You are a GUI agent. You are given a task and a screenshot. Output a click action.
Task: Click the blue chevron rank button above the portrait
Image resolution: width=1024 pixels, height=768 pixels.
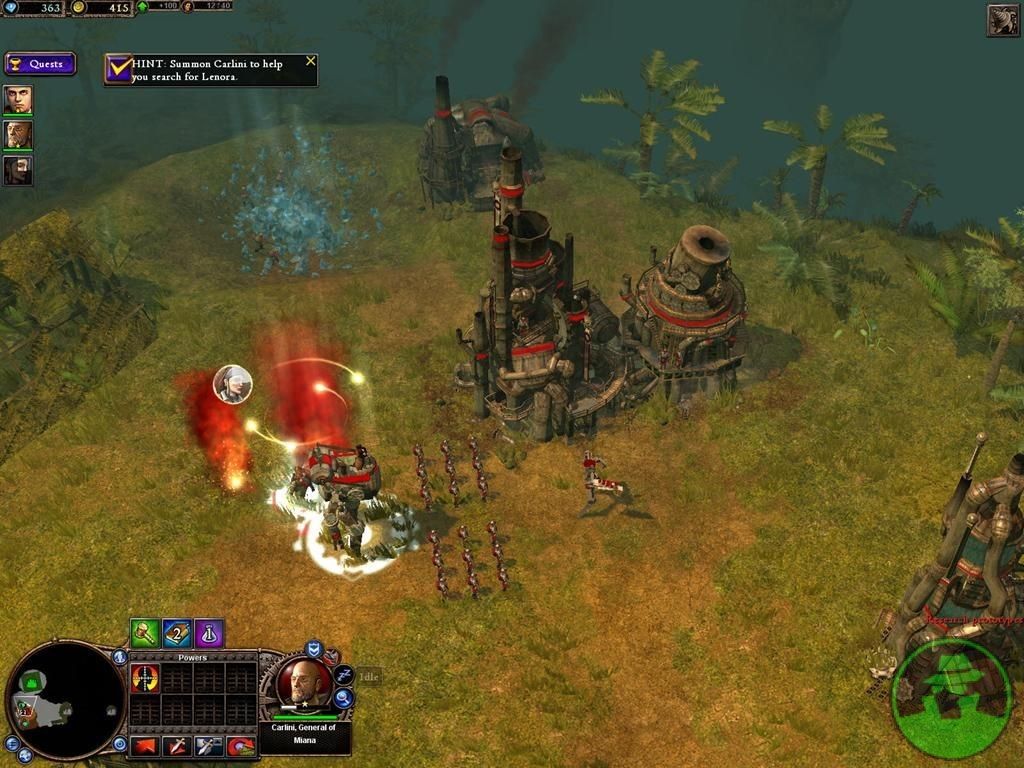click(x=314, y=649)
